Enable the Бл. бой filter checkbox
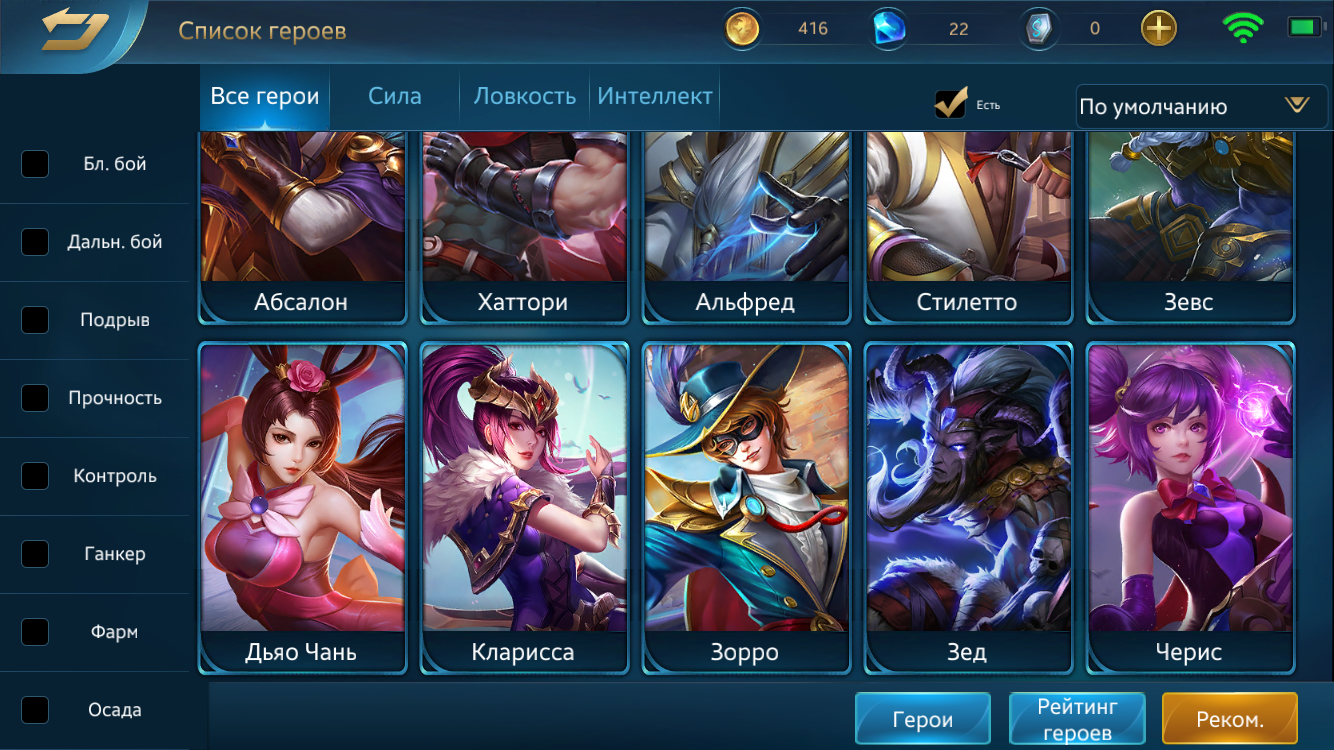Screen dimensions: 1334x750 (x=35, y=164)
